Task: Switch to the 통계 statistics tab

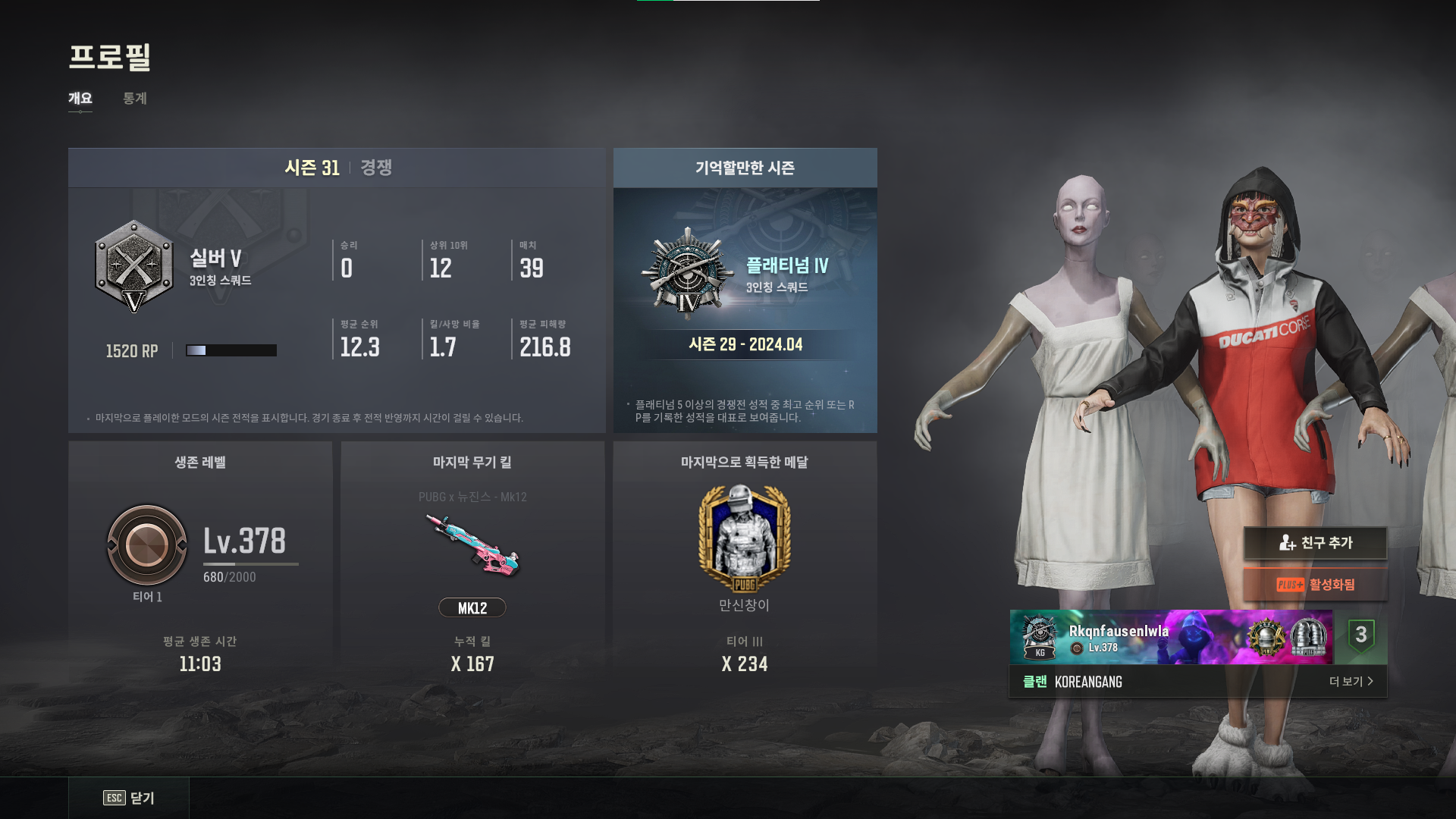Action: pyautogui.click(x=135, y=99)
